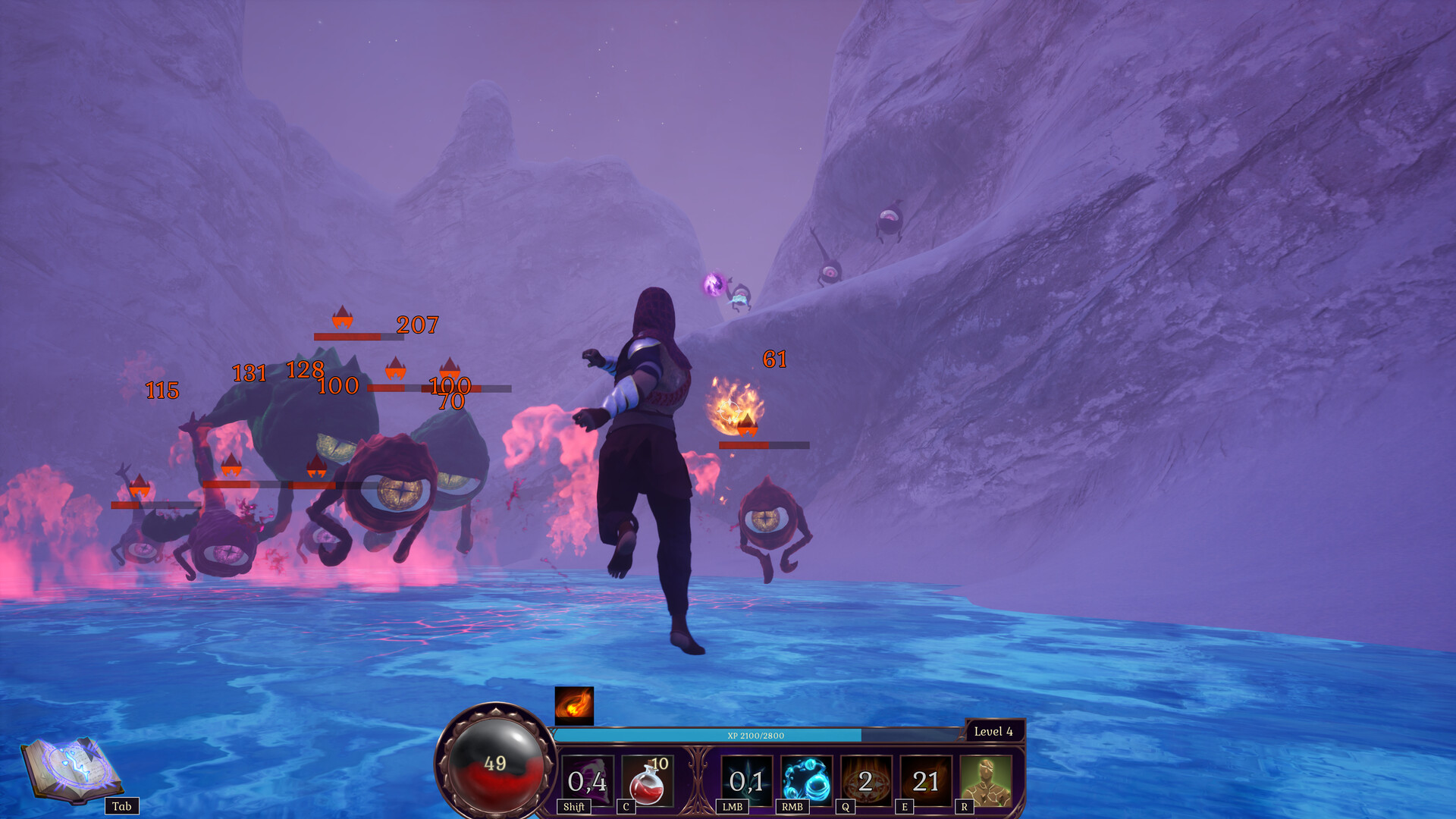Image resolution: width=1456 pixels, height=819 pixels.
Task: Select the dark primary attack spell slot
Action: click(746, 780)
